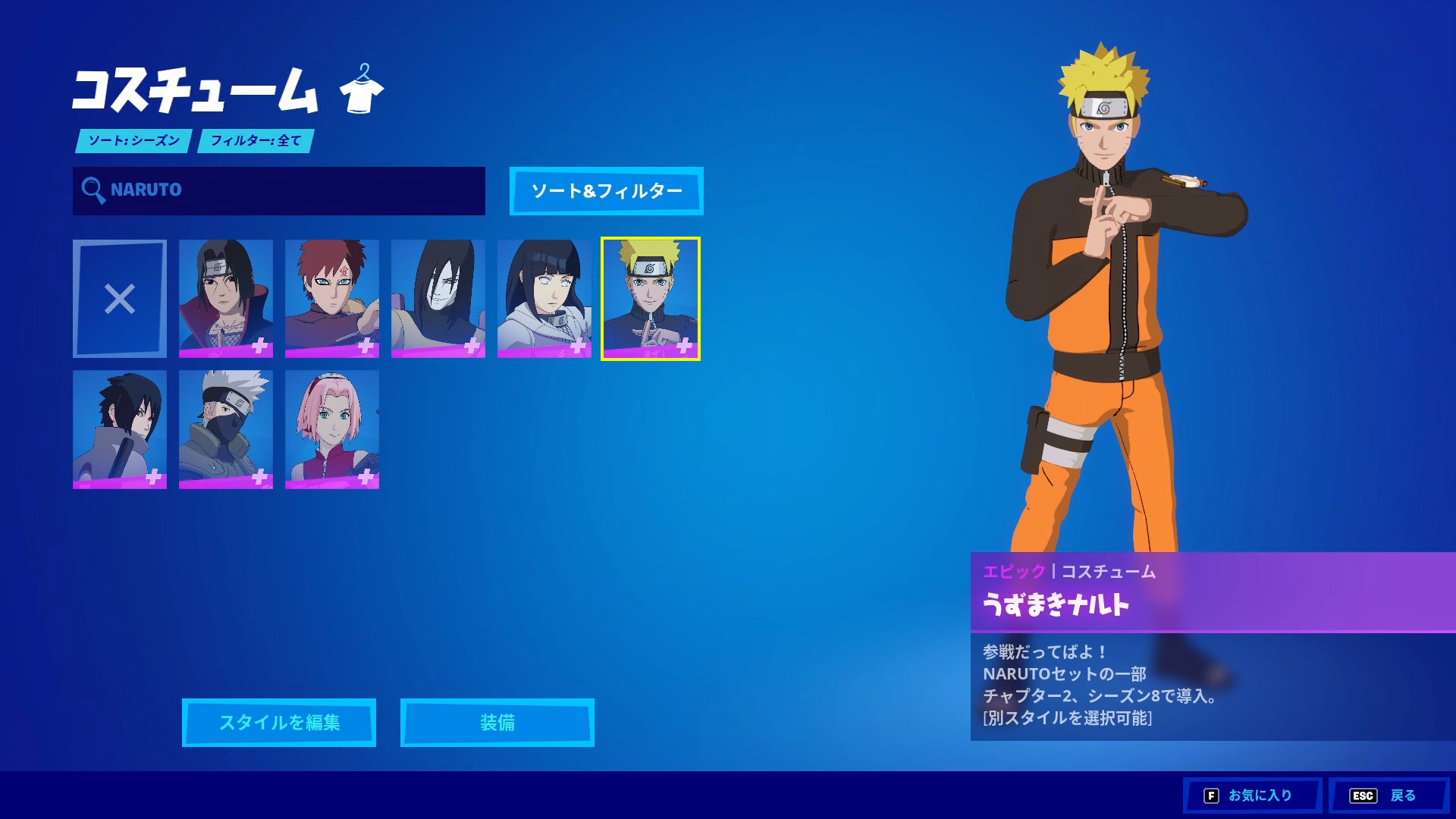This screenshot has width=1456, height=819.
Task: Open sort options via the season sort tag
Action: [x=133, y=141]
